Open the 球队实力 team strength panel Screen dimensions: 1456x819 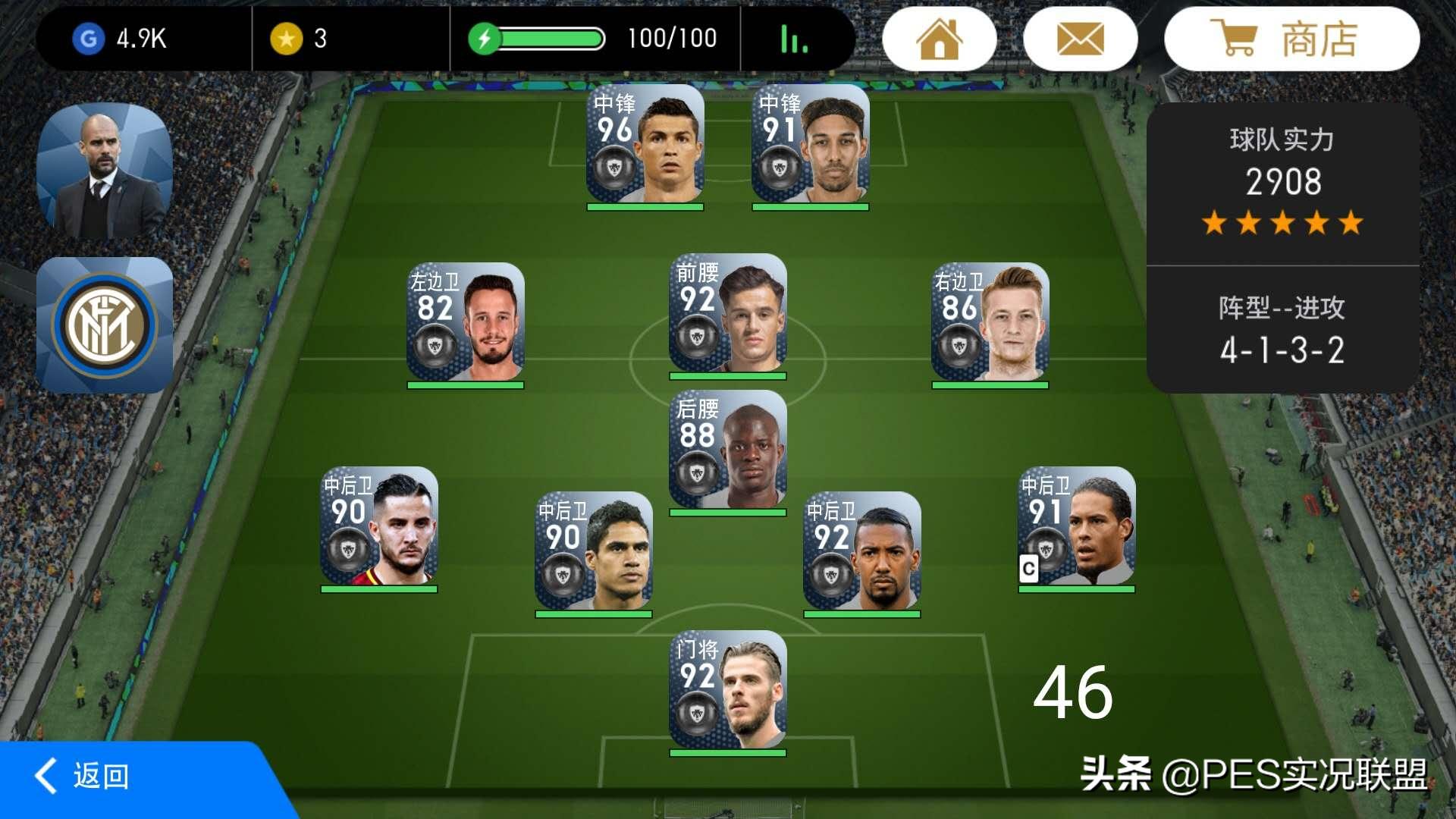coord(1282,182)
